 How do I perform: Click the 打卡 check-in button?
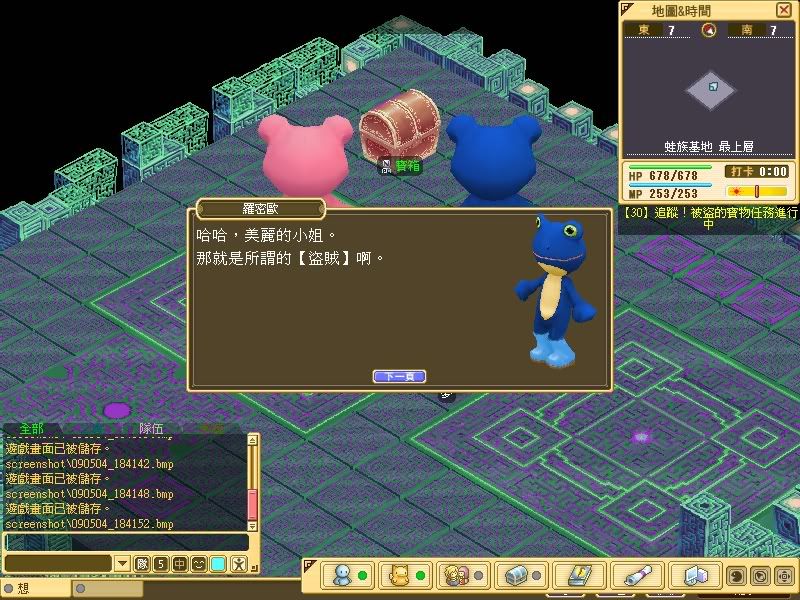point(740,172)
